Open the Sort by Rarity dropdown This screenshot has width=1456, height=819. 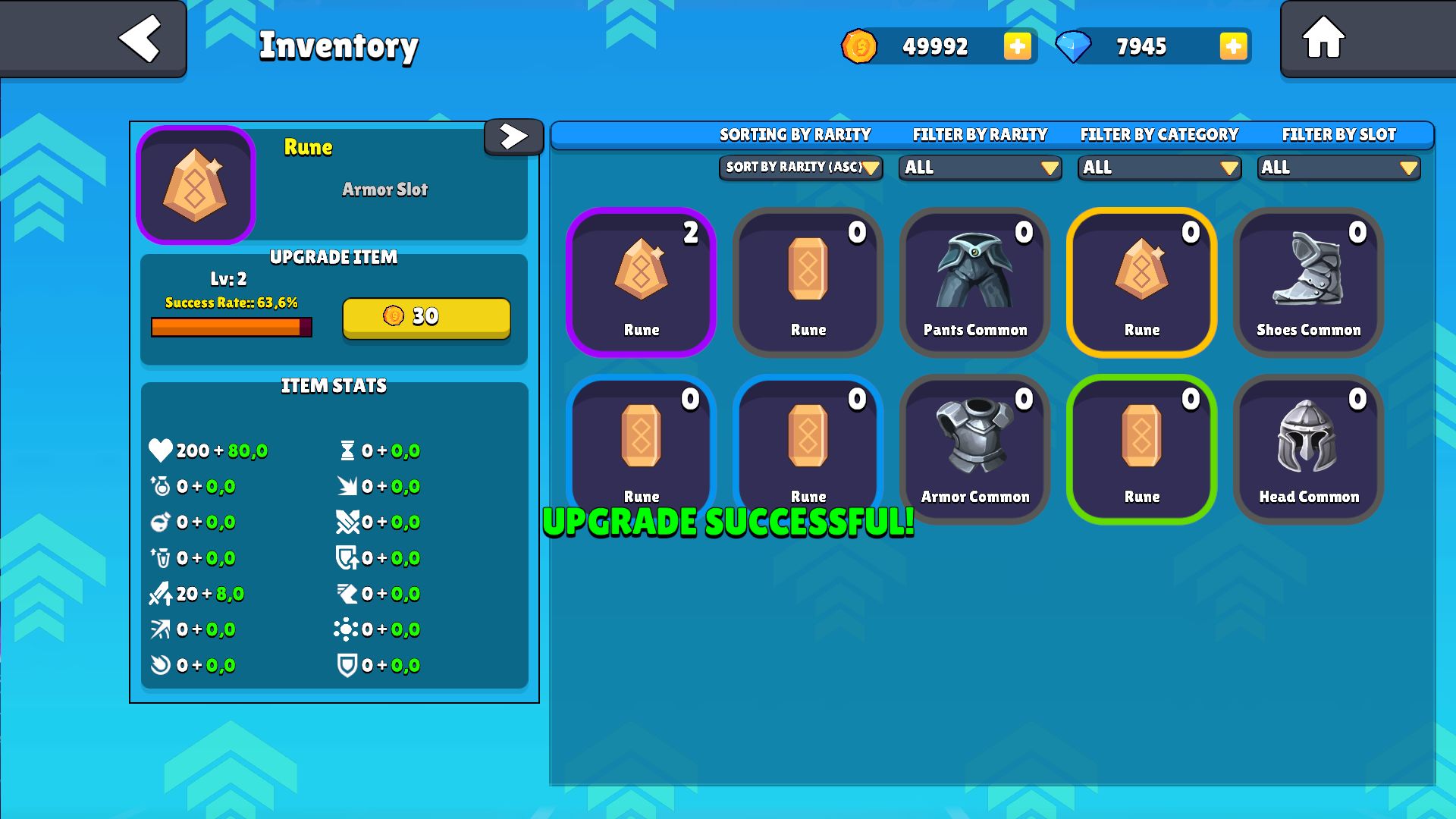pyautogui.click(x=800, y=168)
